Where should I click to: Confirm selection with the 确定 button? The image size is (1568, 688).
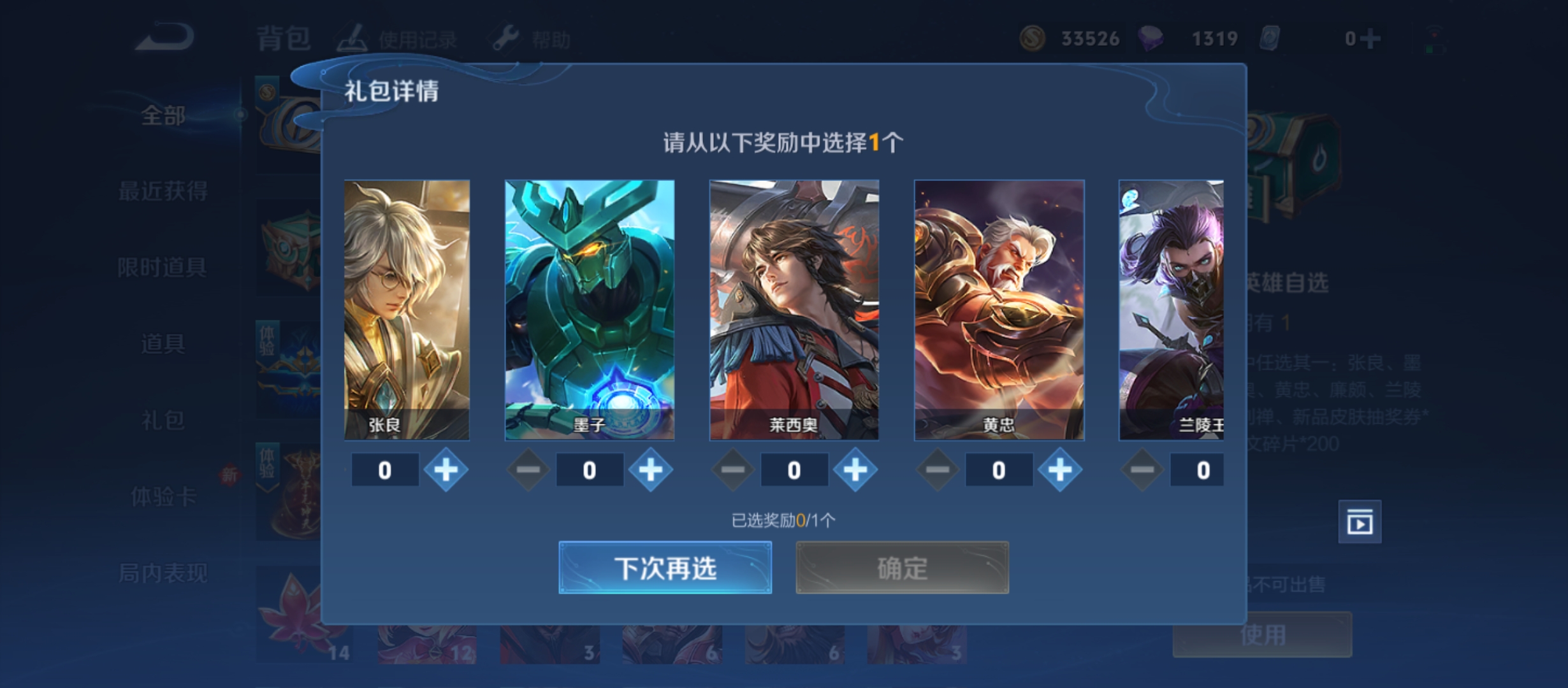pyautogui.click(x=902, y=568)
